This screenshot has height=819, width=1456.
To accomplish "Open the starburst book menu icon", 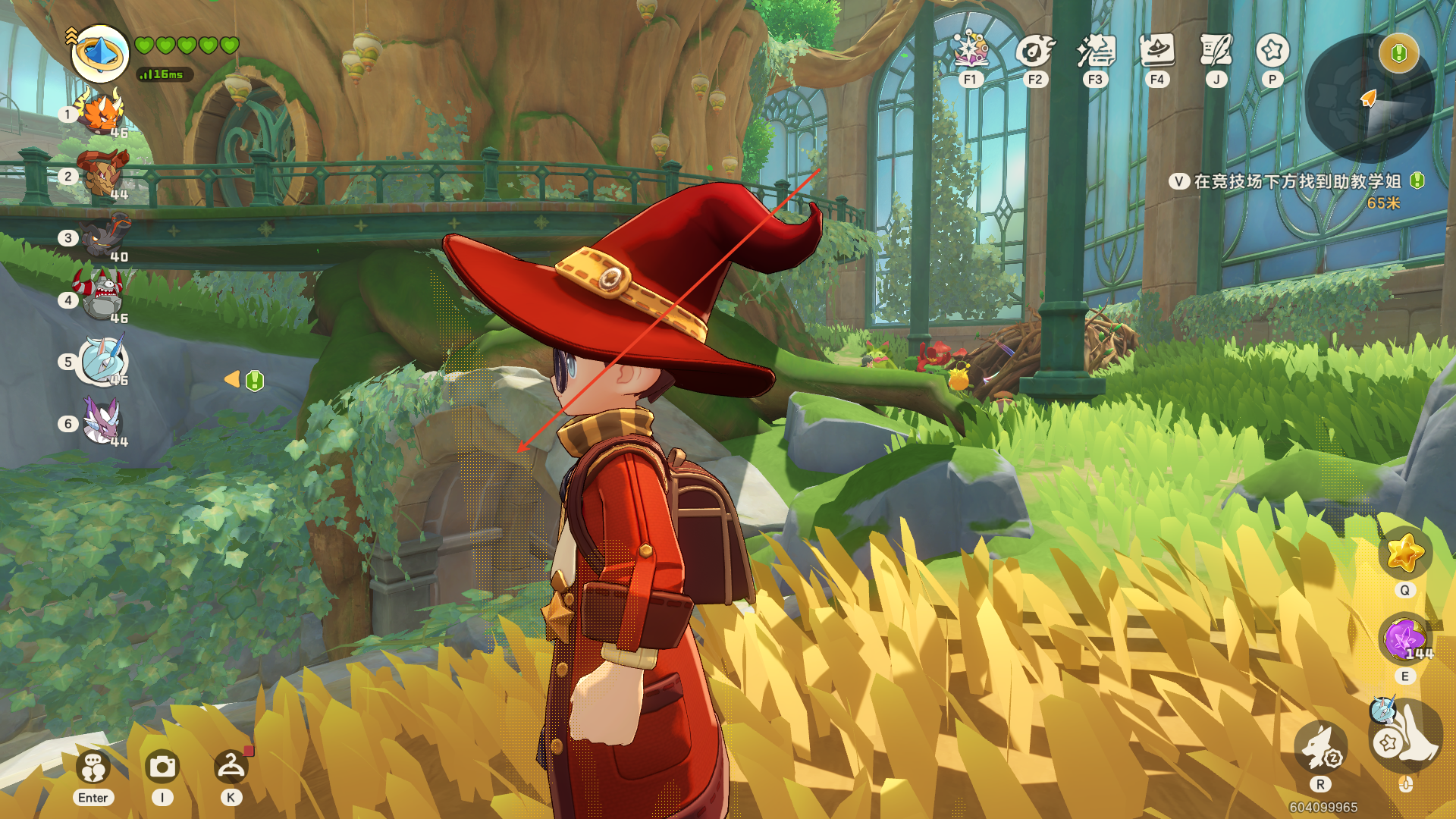I will tap(971, 50).
